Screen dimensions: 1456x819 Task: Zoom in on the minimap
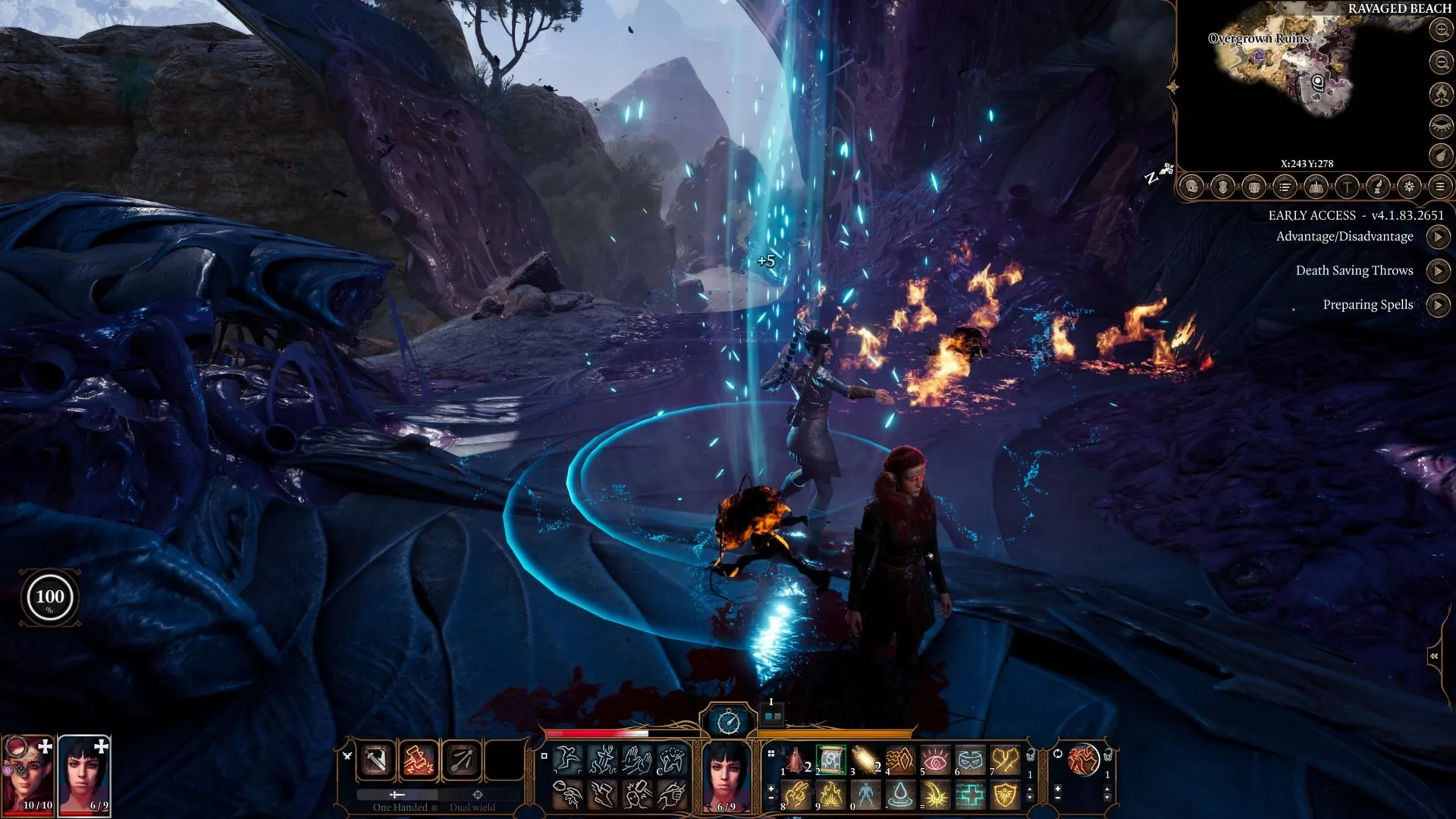pyautogui.click(x=1441, y=30)
